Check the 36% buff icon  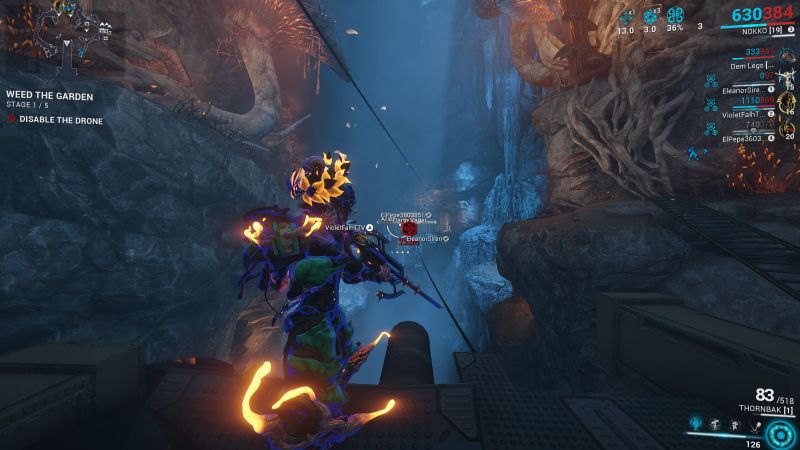(674, 16)
